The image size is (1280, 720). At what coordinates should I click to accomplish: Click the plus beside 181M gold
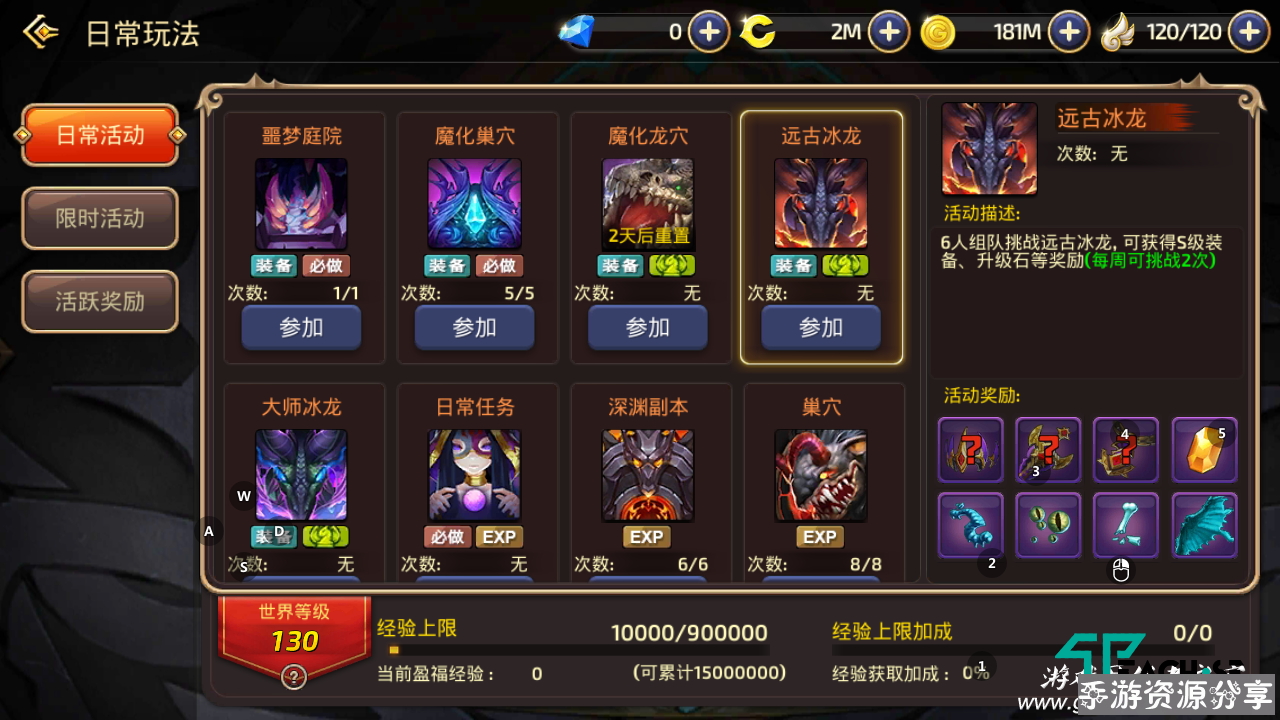click(x=1068, y=31)
